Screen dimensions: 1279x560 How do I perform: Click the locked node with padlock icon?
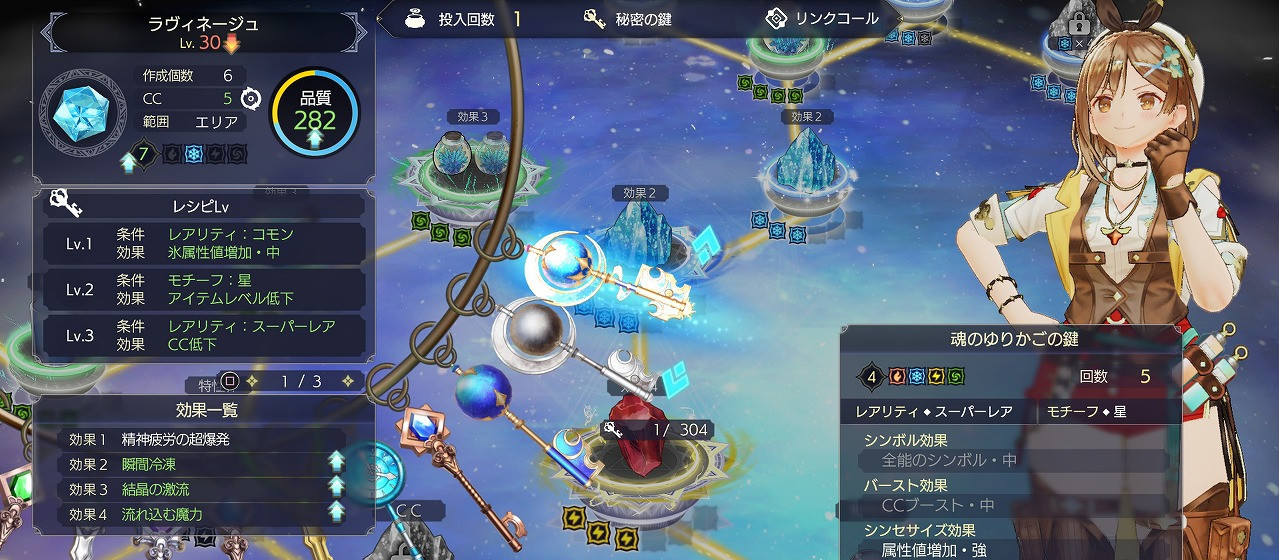1079,24
